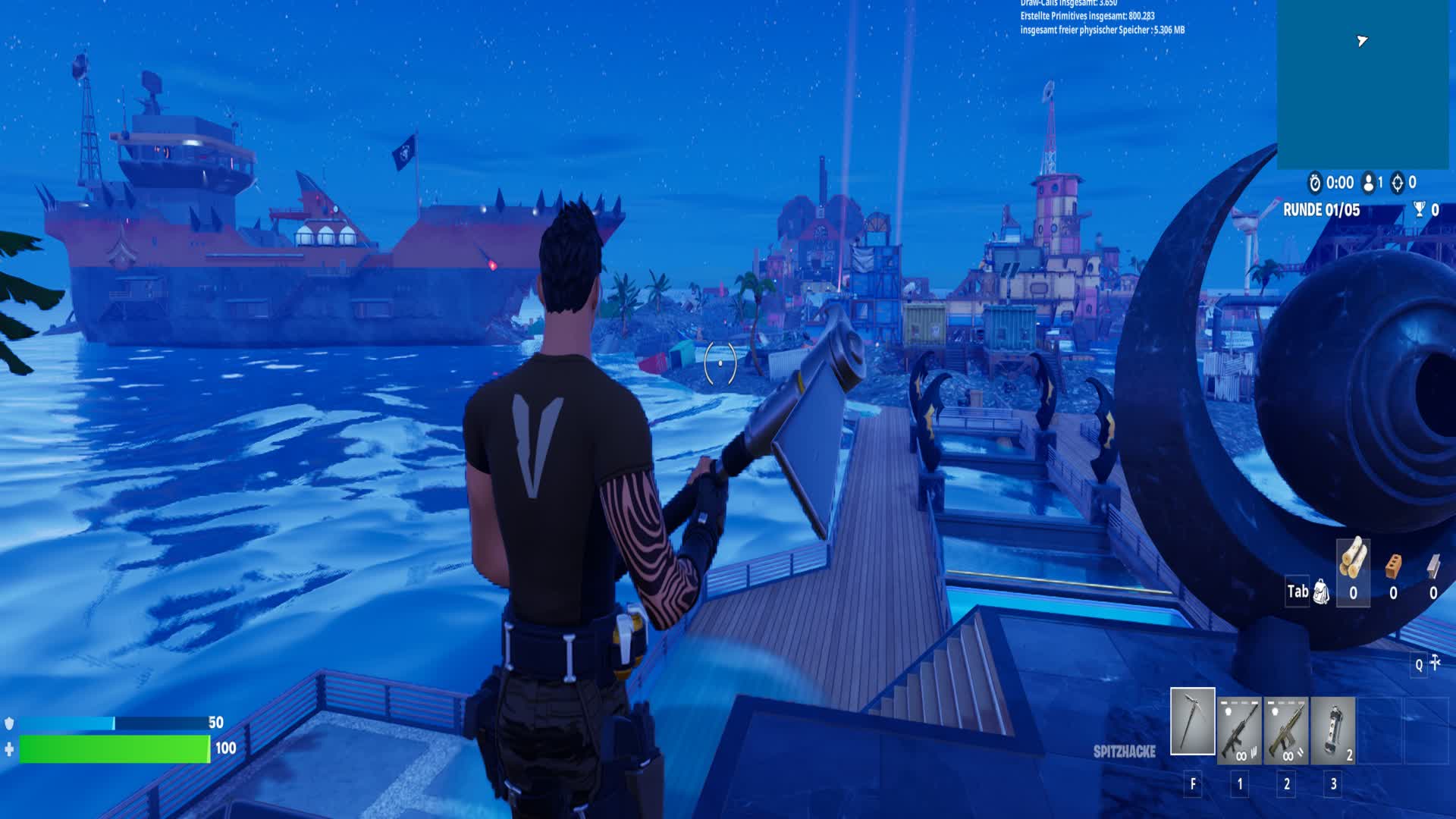1456x819 pixels.
Task: Choose the wood building material
Action: [1353, 562]
